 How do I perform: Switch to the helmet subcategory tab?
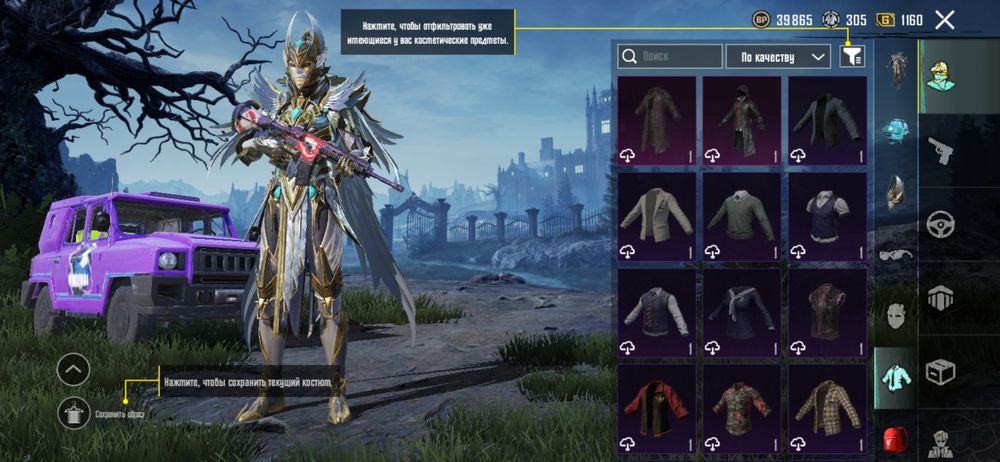coord(896,131)
